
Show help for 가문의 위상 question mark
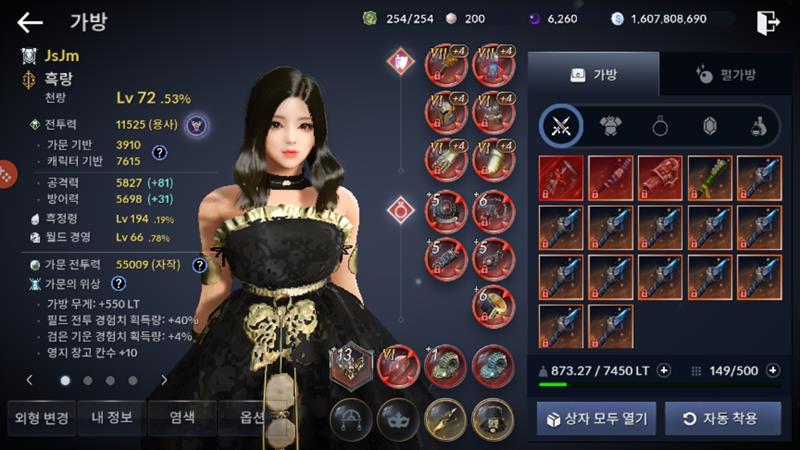tap(118, 284)
